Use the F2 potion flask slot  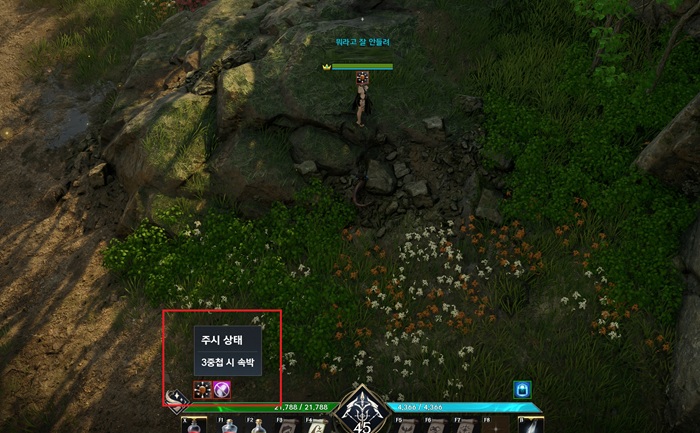click(259, 426)
